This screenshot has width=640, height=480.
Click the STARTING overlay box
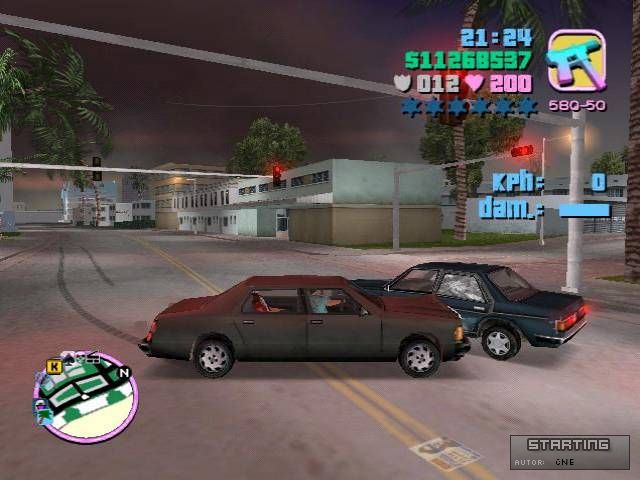[x=569, y=451]
